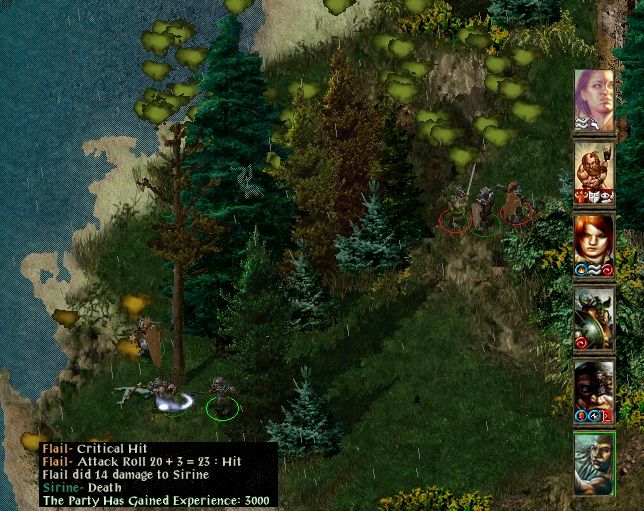Select the muscular bearded warrior portrait

coord(594,170)
